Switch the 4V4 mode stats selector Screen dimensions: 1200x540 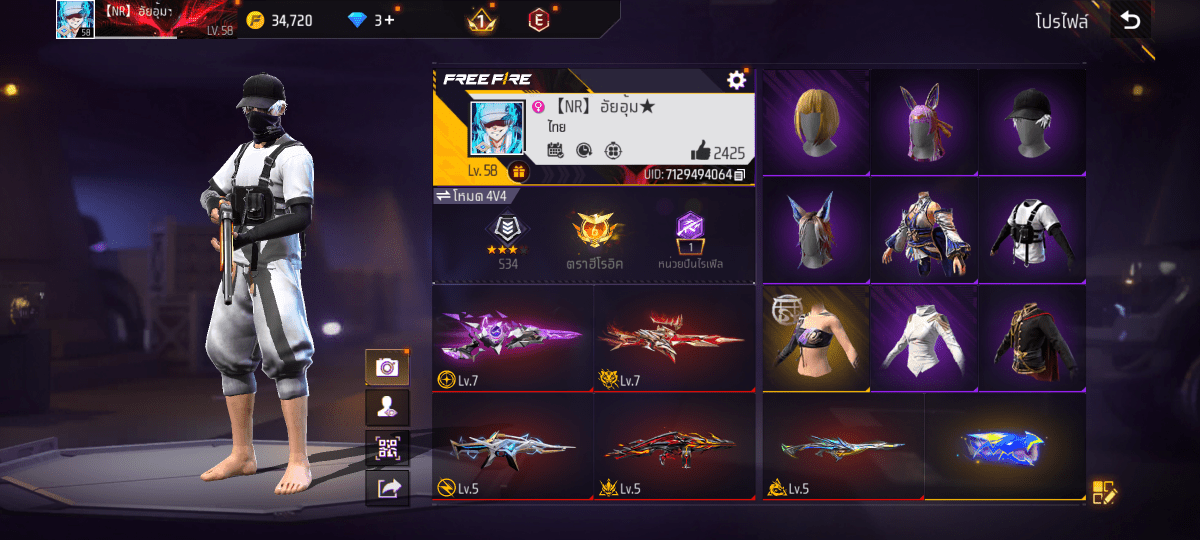coord(470,195)
